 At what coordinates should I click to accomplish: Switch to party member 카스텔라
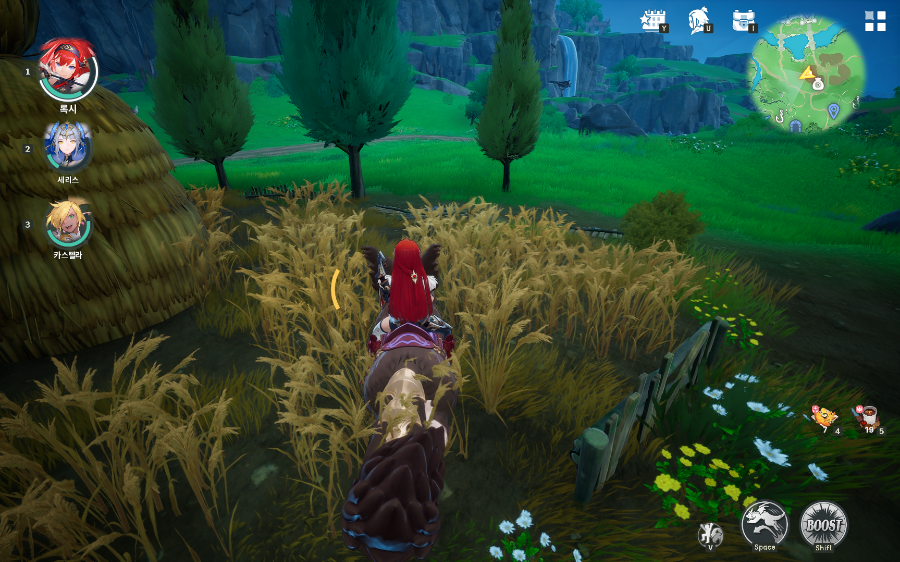click(x=68, y=222)
